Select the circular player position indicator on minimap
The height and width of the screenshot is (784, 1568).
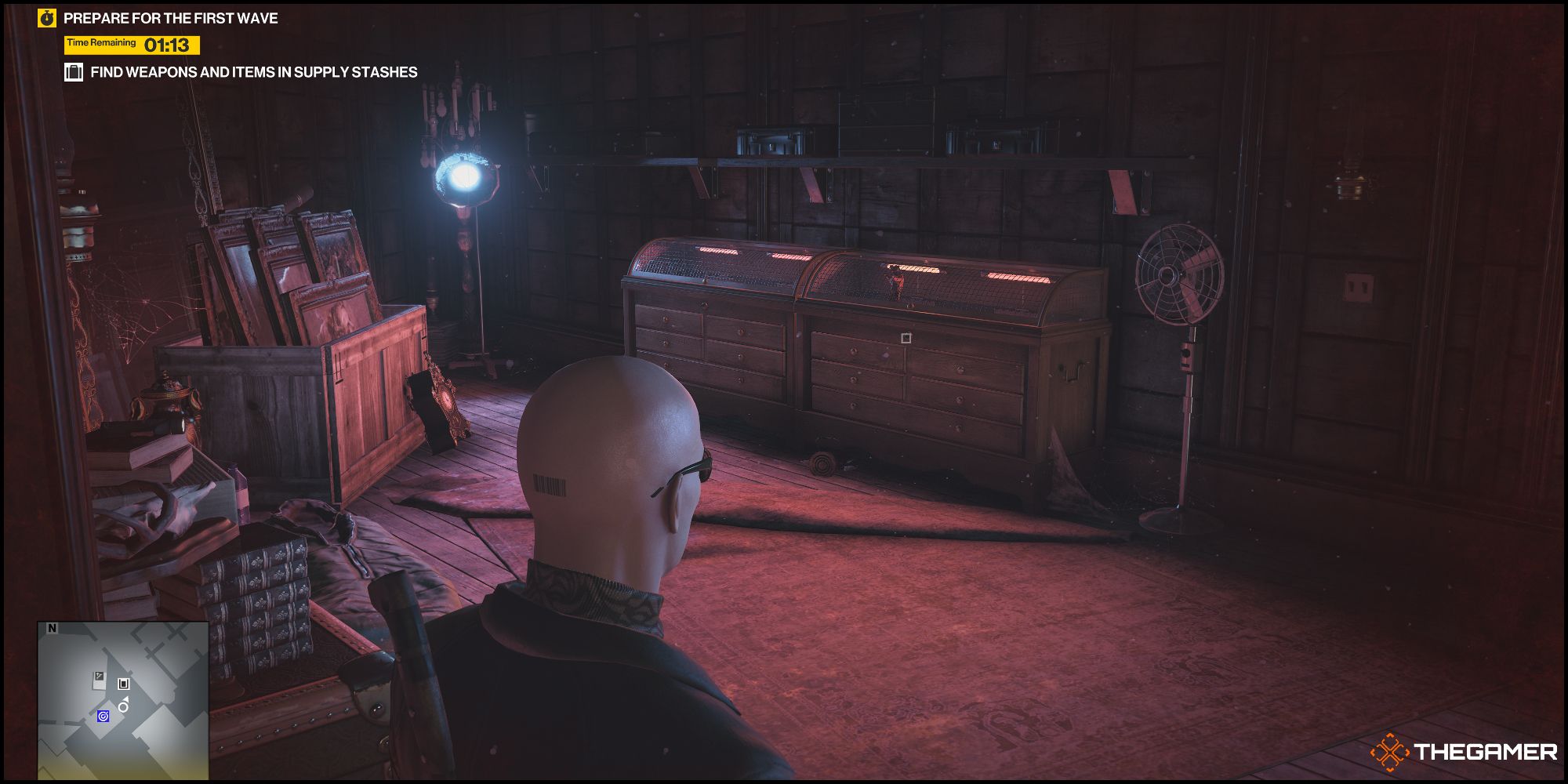coord(122,707)
